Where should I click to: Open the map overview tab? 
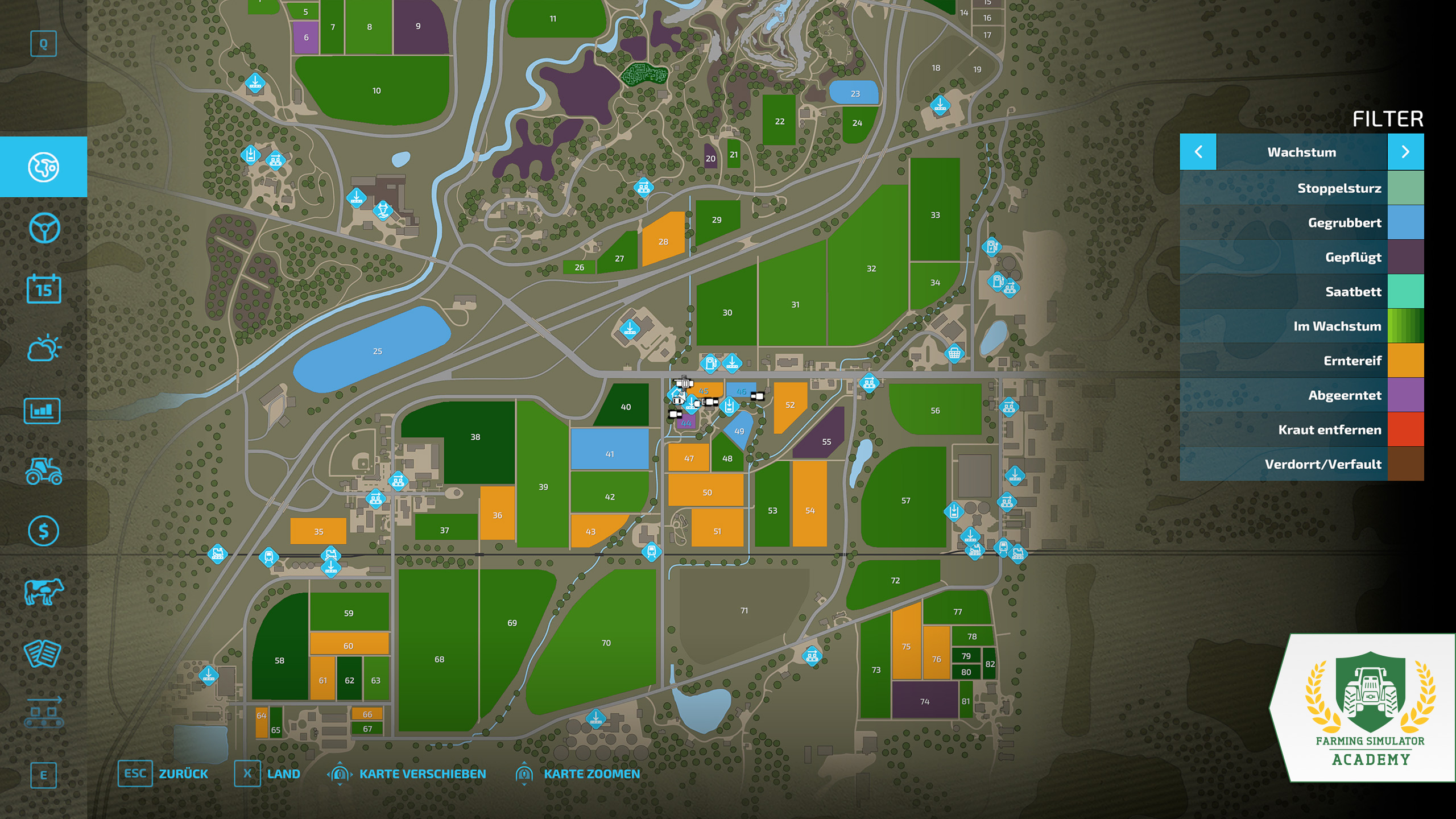pyautogui.click(x=43, y=167)
